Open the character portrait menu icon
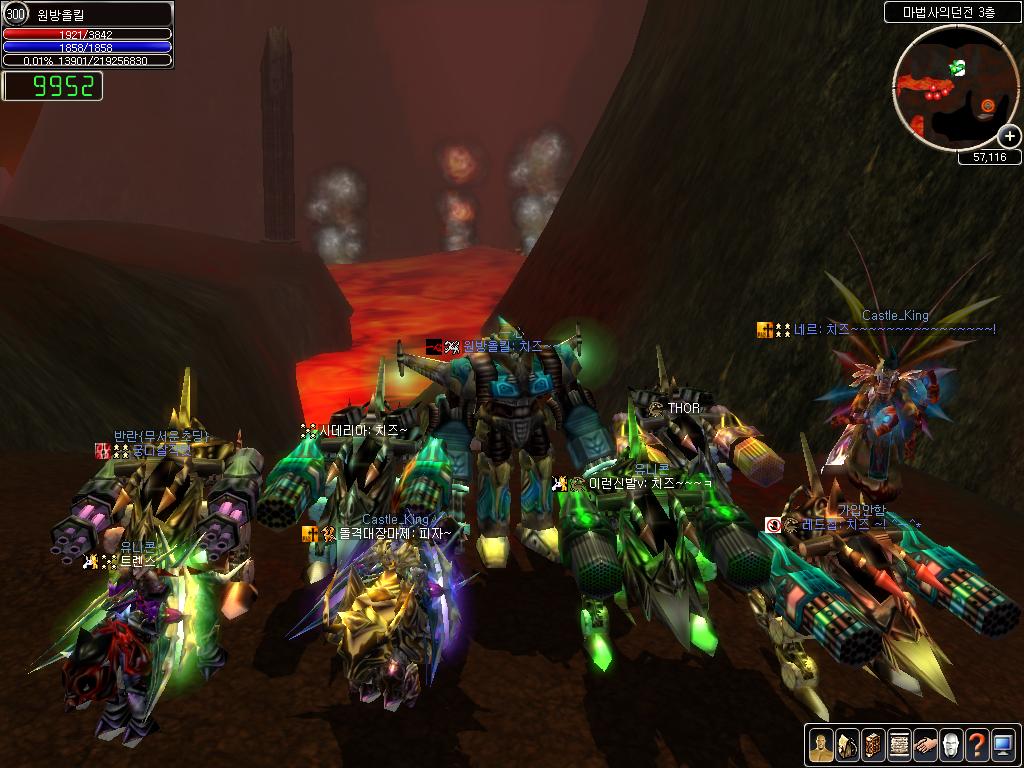This screenshot has width=1024, height=768. point(821,745)
